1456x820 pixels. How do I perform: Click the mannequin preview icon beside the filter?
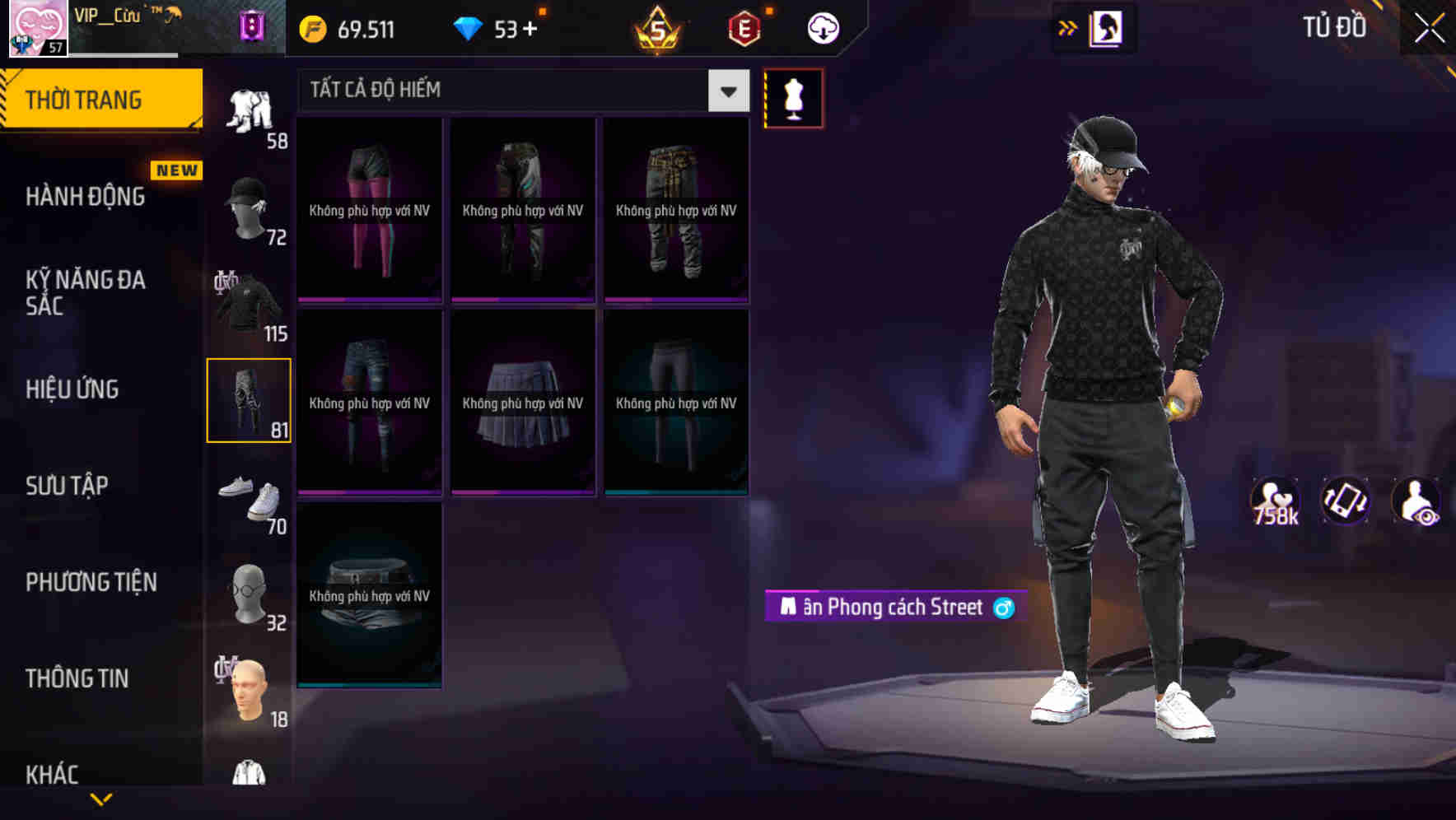793,97
